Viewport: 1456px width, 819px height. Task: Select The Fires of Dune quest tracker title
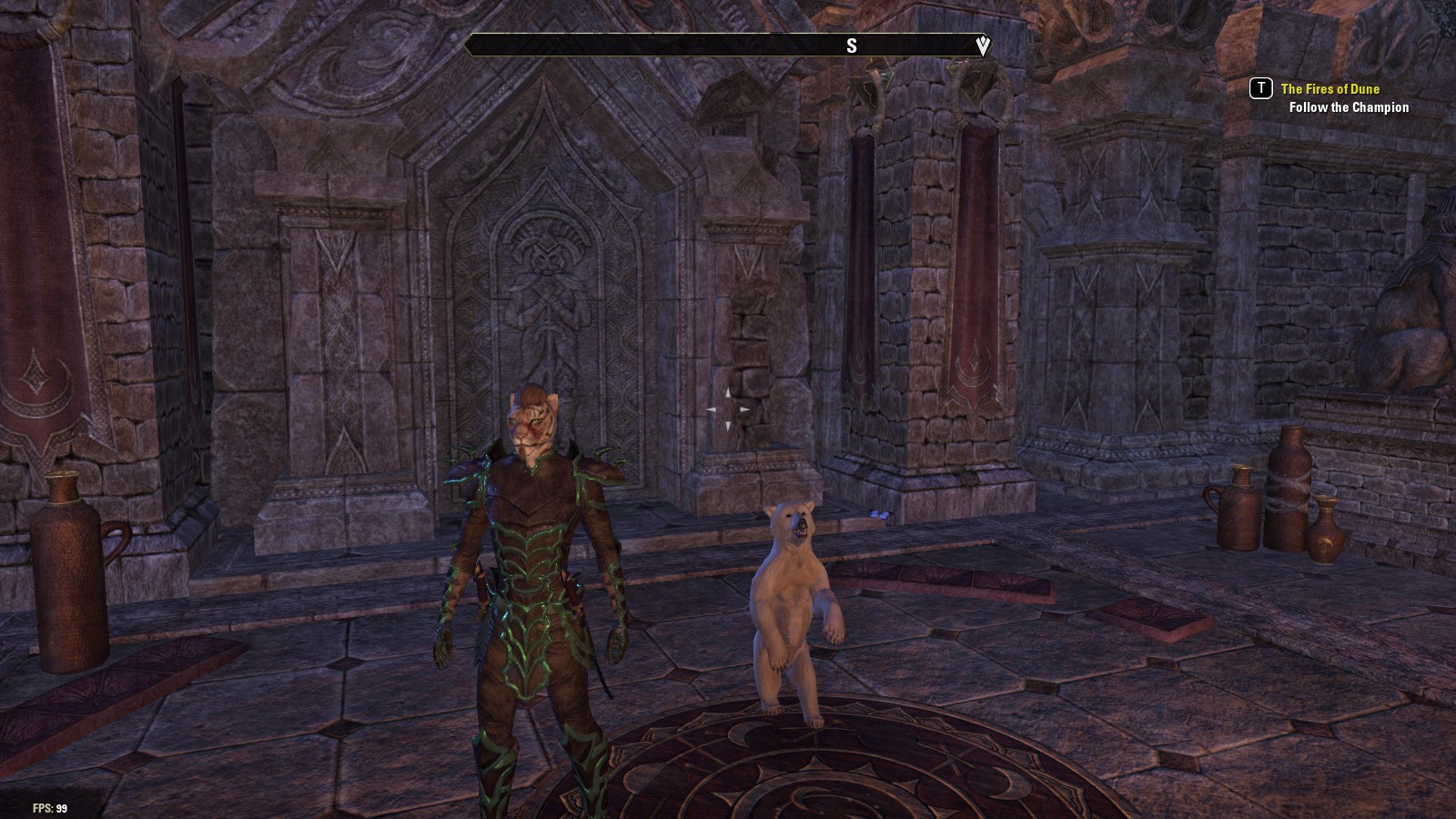tap(1330, 88)
